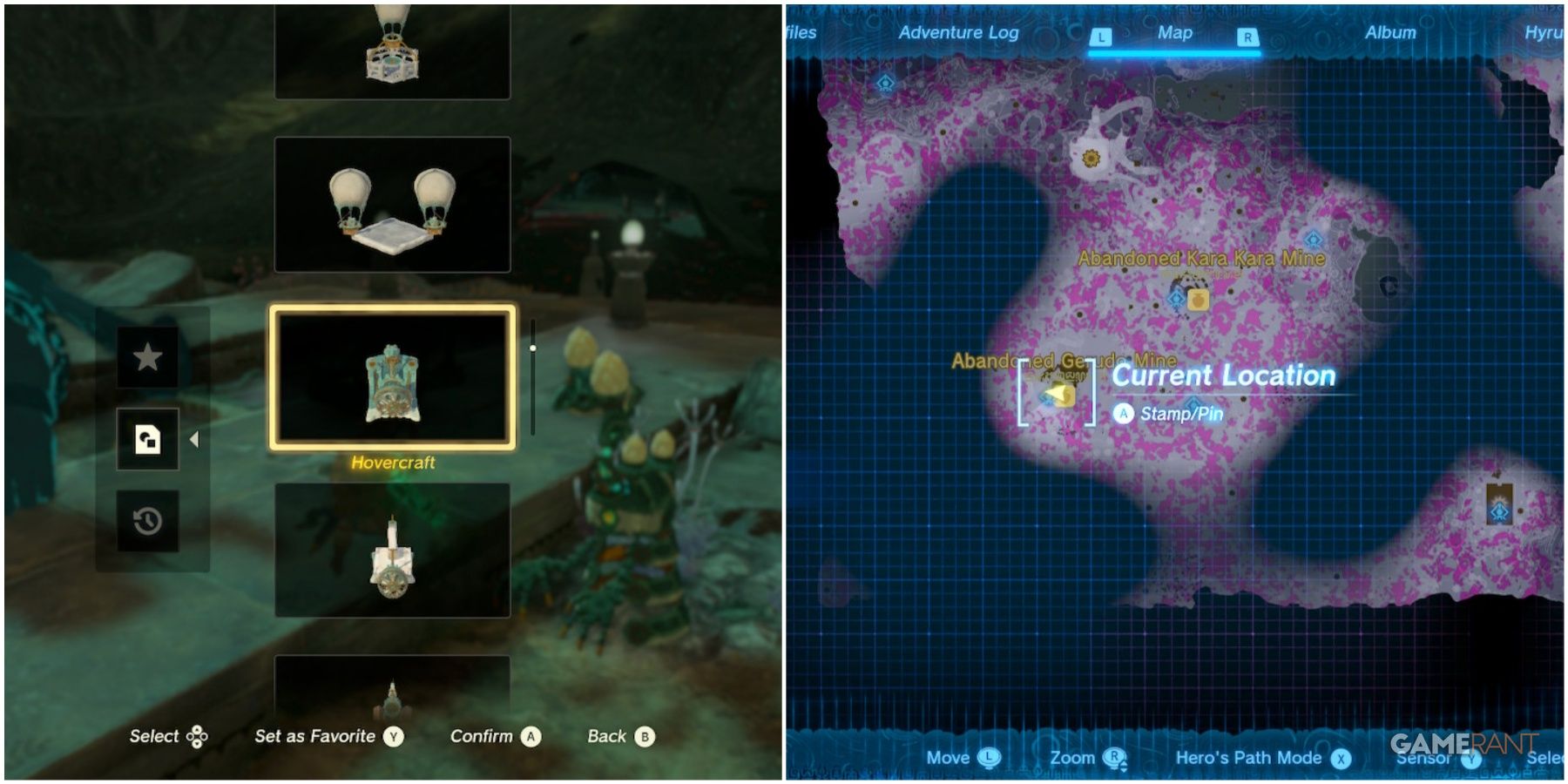The height and width of the screenshot is (784, 1568).
Task: Click the shrine icon in the top-left map corner
Action: 886,84
